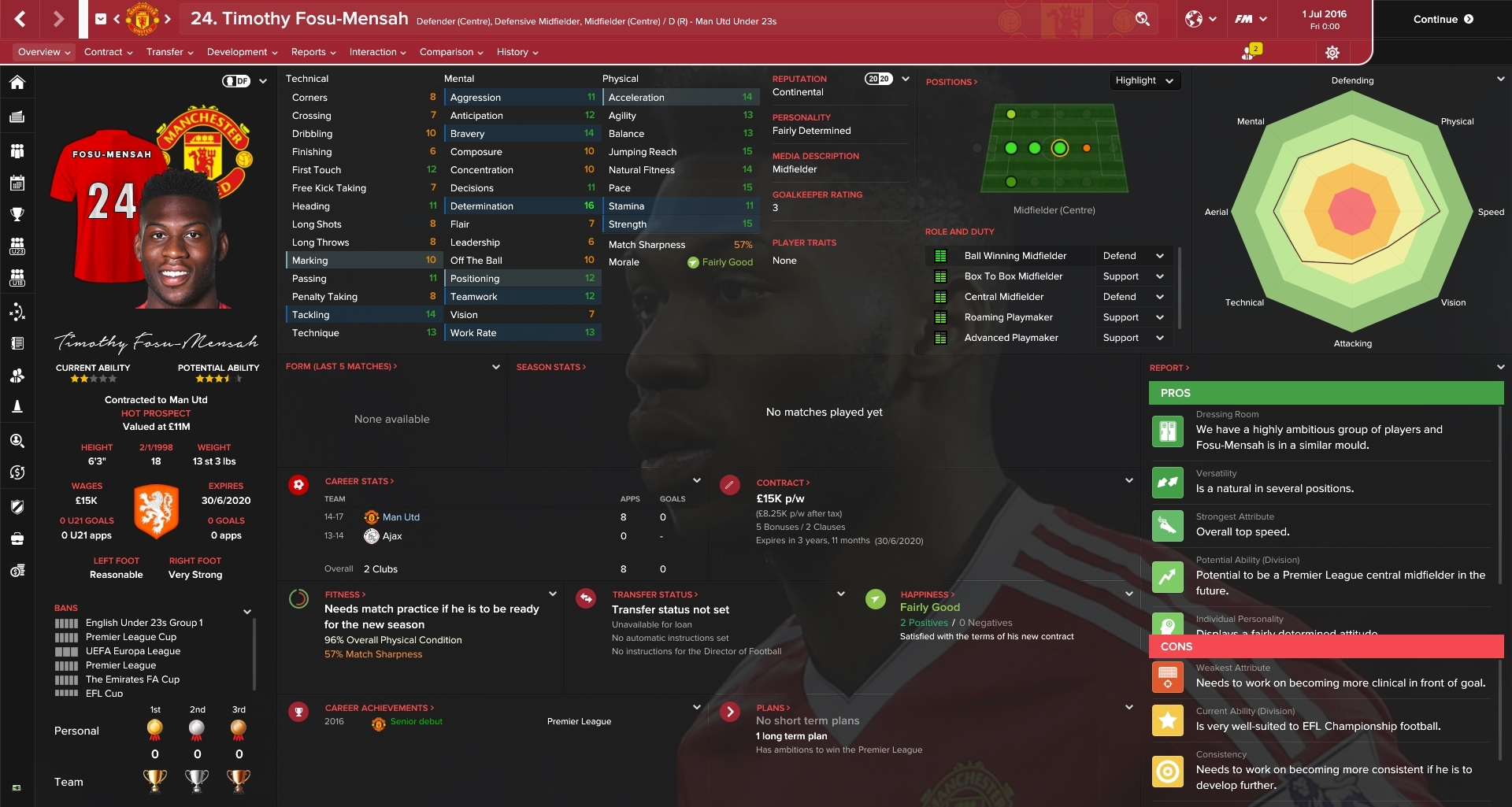Select the calendar/schedule icon in the sidebar
Viewport: 1512px width, 807px height.
click(17, 183)
